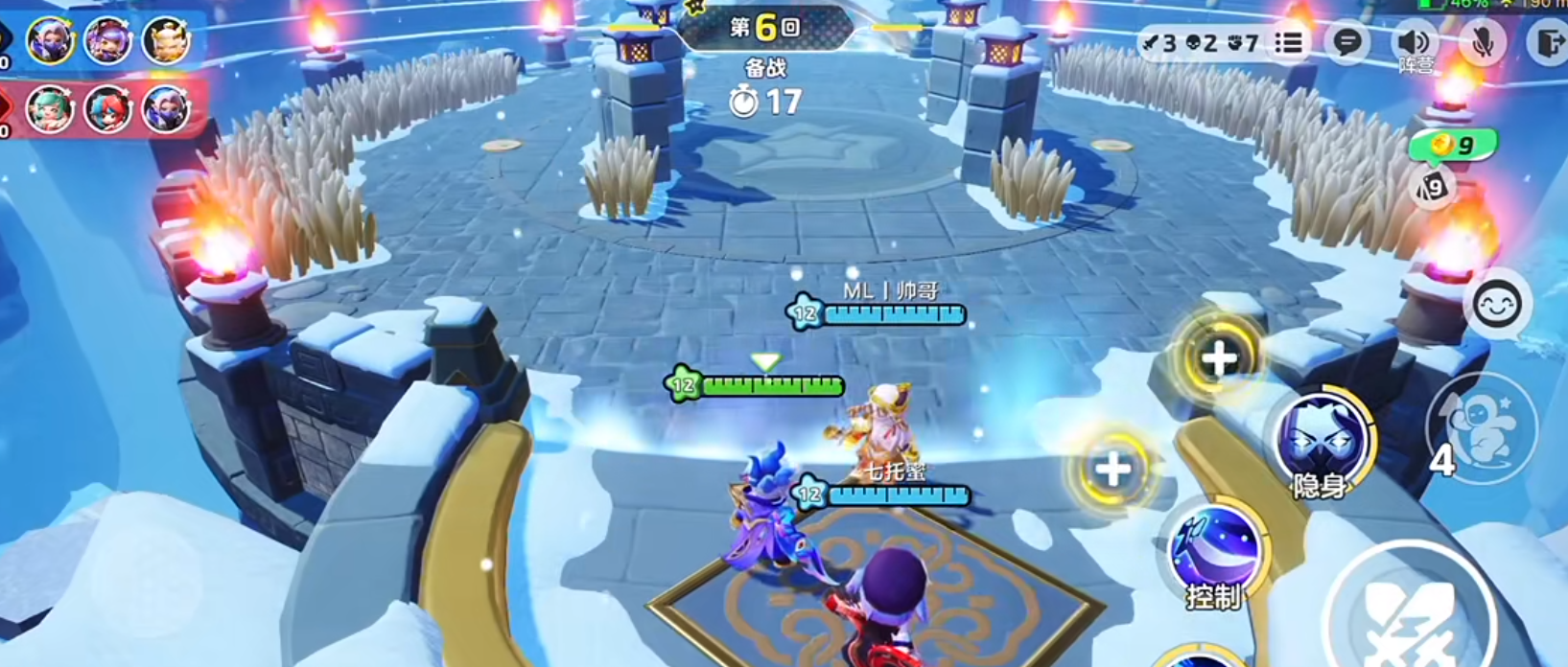
Task: Select the green-haired enemy portrait
Action: [48, 109]
